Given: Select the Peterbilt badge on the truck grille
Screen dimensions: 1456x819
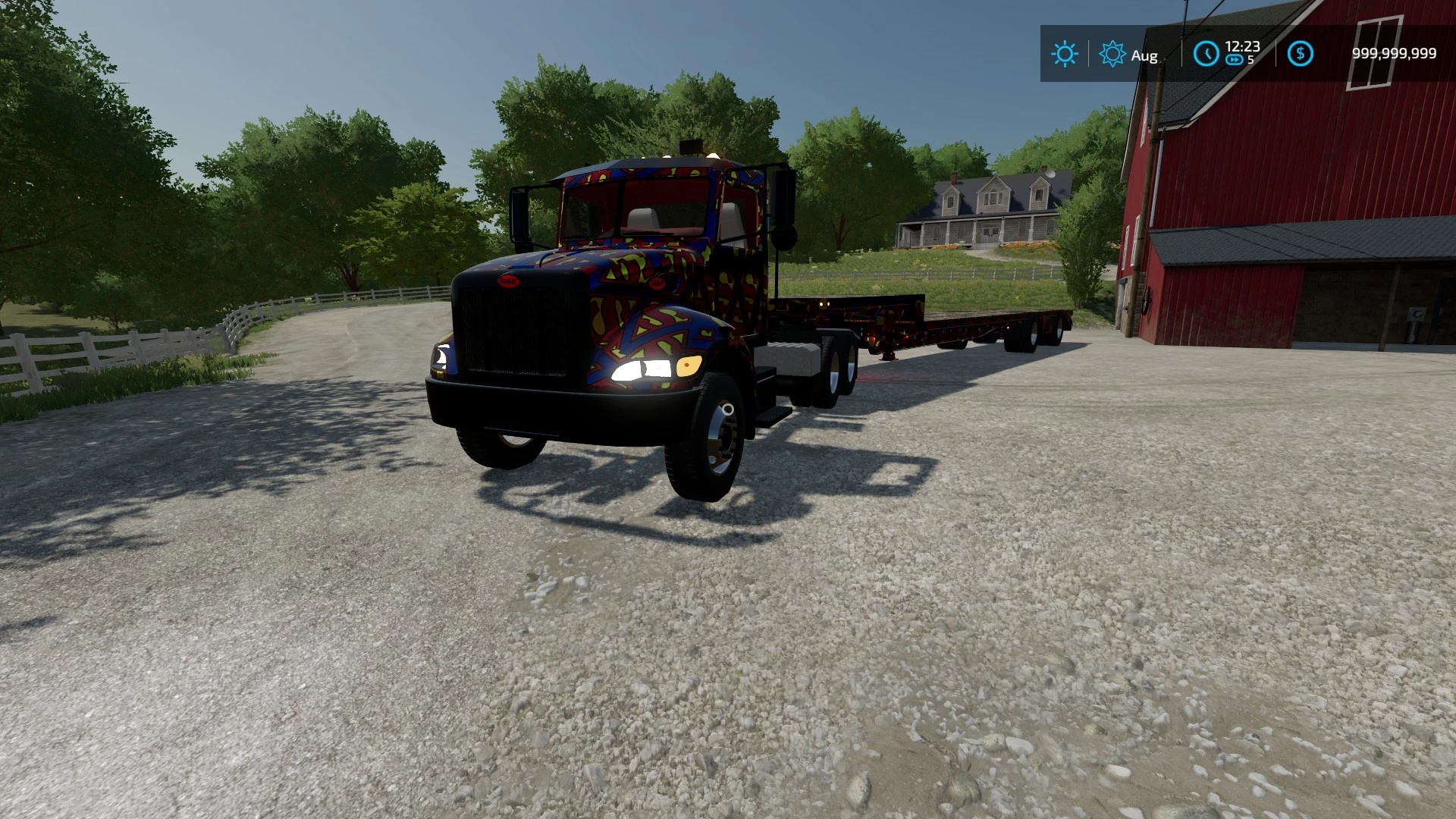Looking at the screenshot, I should 509,282.
